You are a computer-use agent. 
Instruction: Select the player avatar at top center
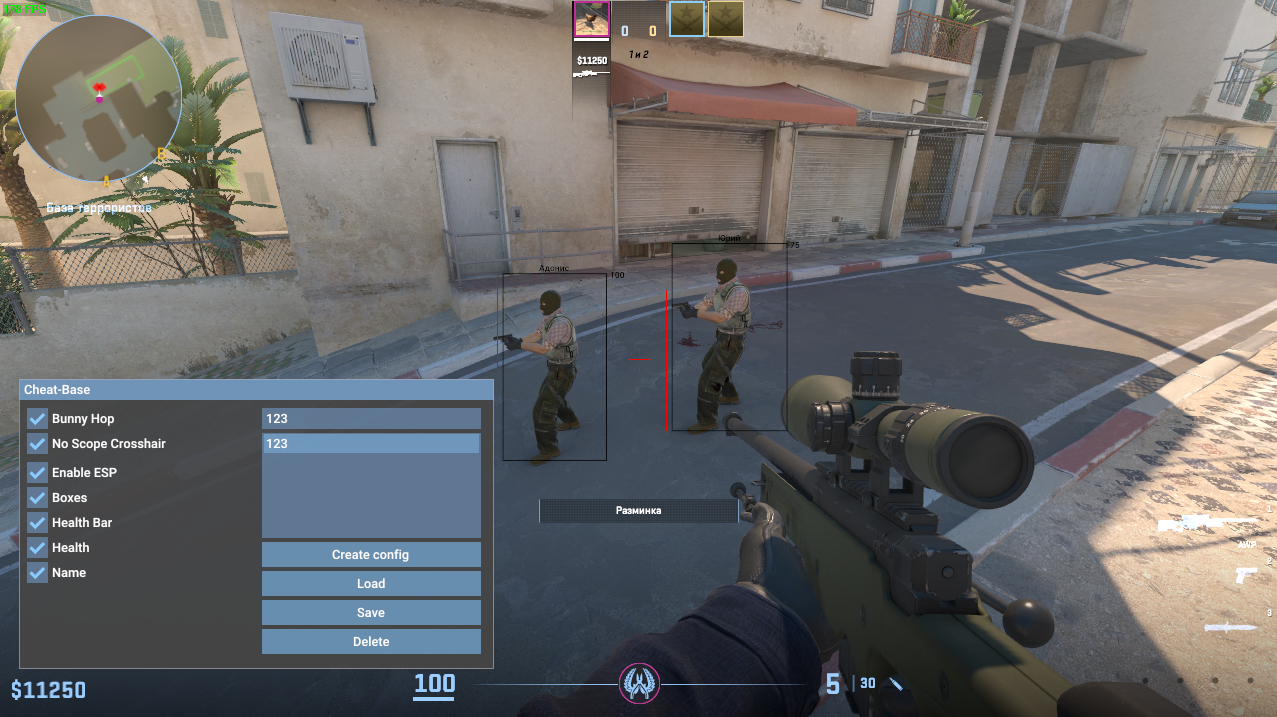click(x=591, y=20)
